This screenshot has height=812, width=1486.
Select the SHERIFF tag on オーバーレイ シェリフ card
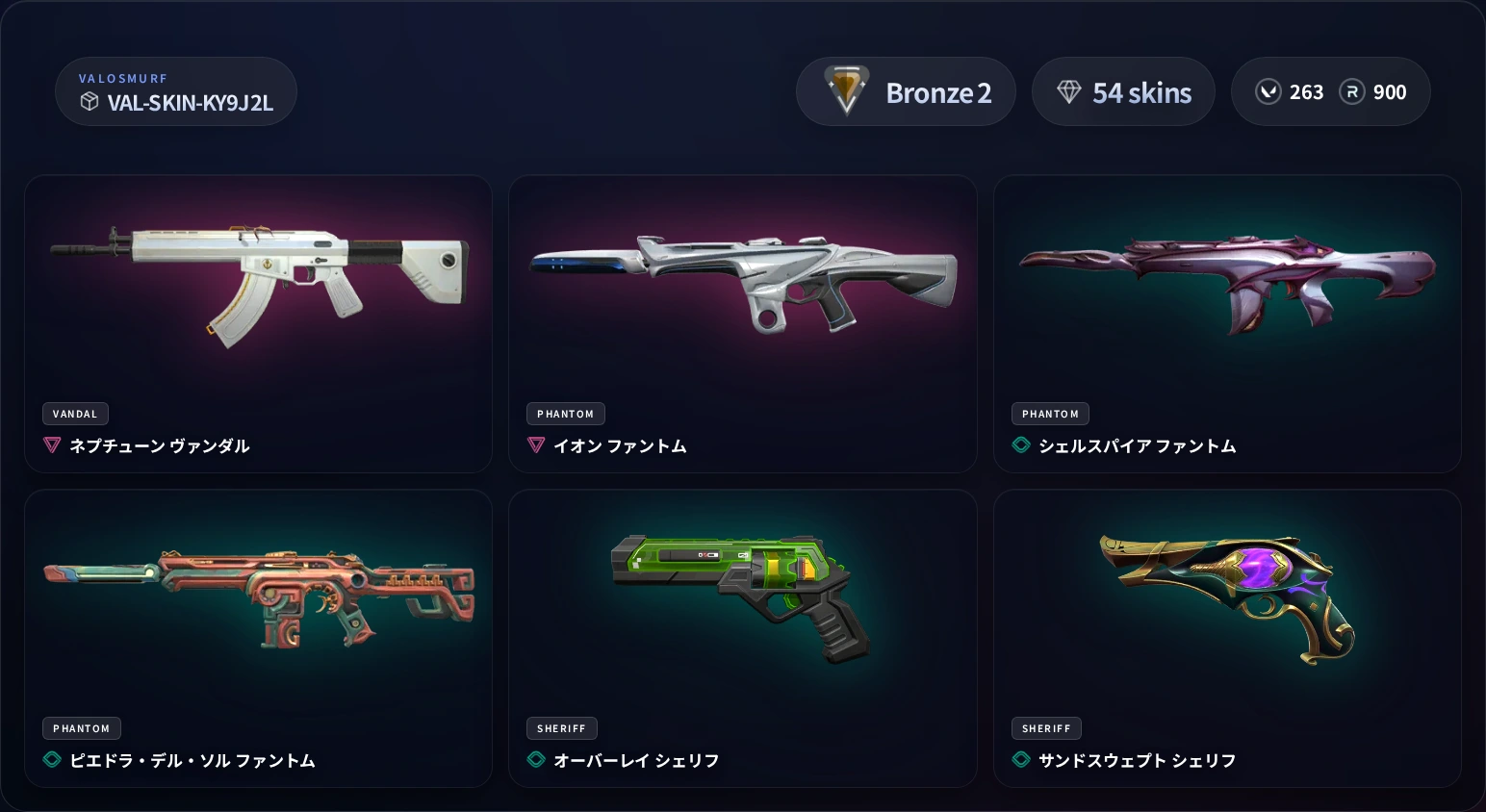[x=561, y=728]
